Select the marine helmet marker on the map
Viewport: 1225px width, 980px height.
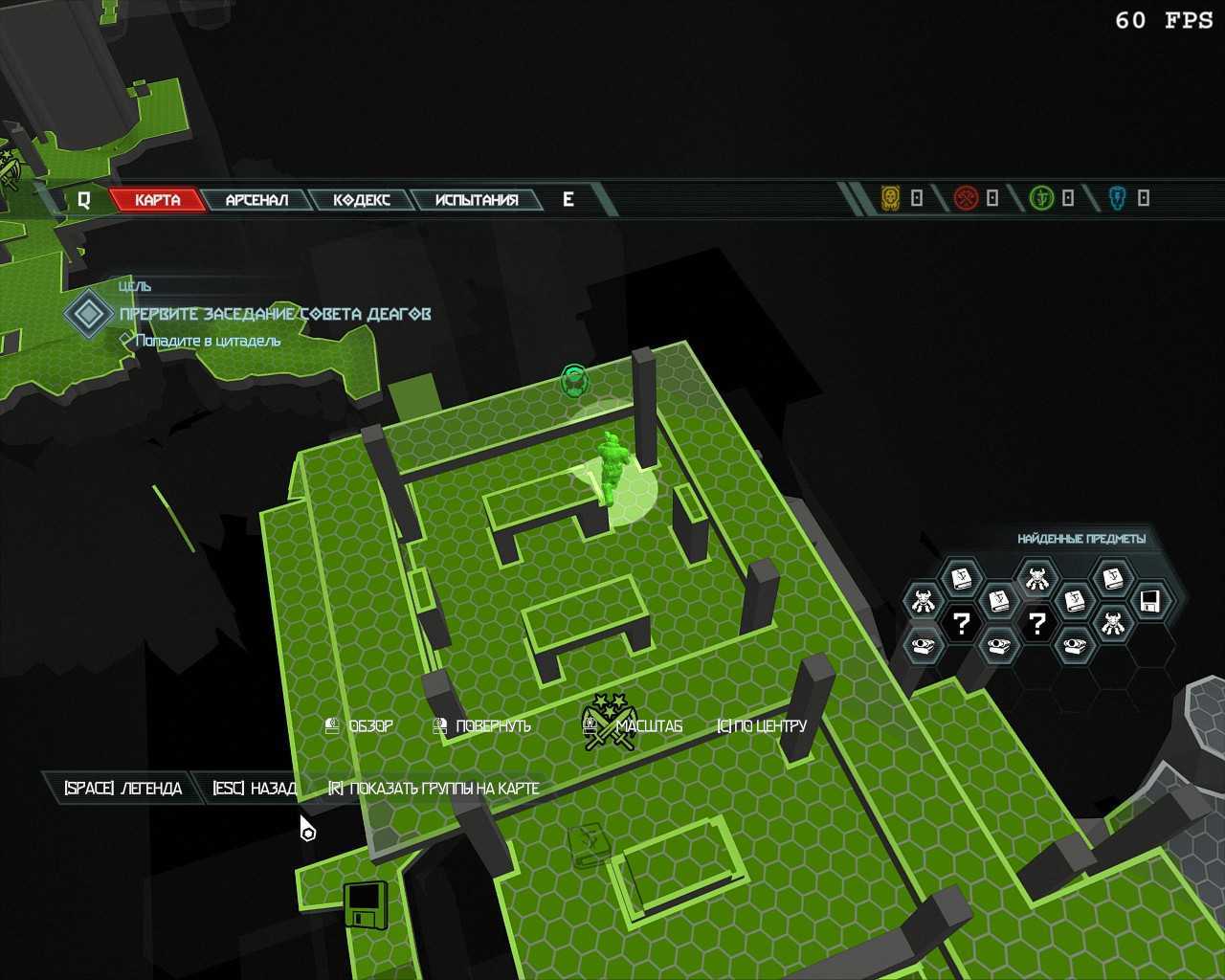574,380
